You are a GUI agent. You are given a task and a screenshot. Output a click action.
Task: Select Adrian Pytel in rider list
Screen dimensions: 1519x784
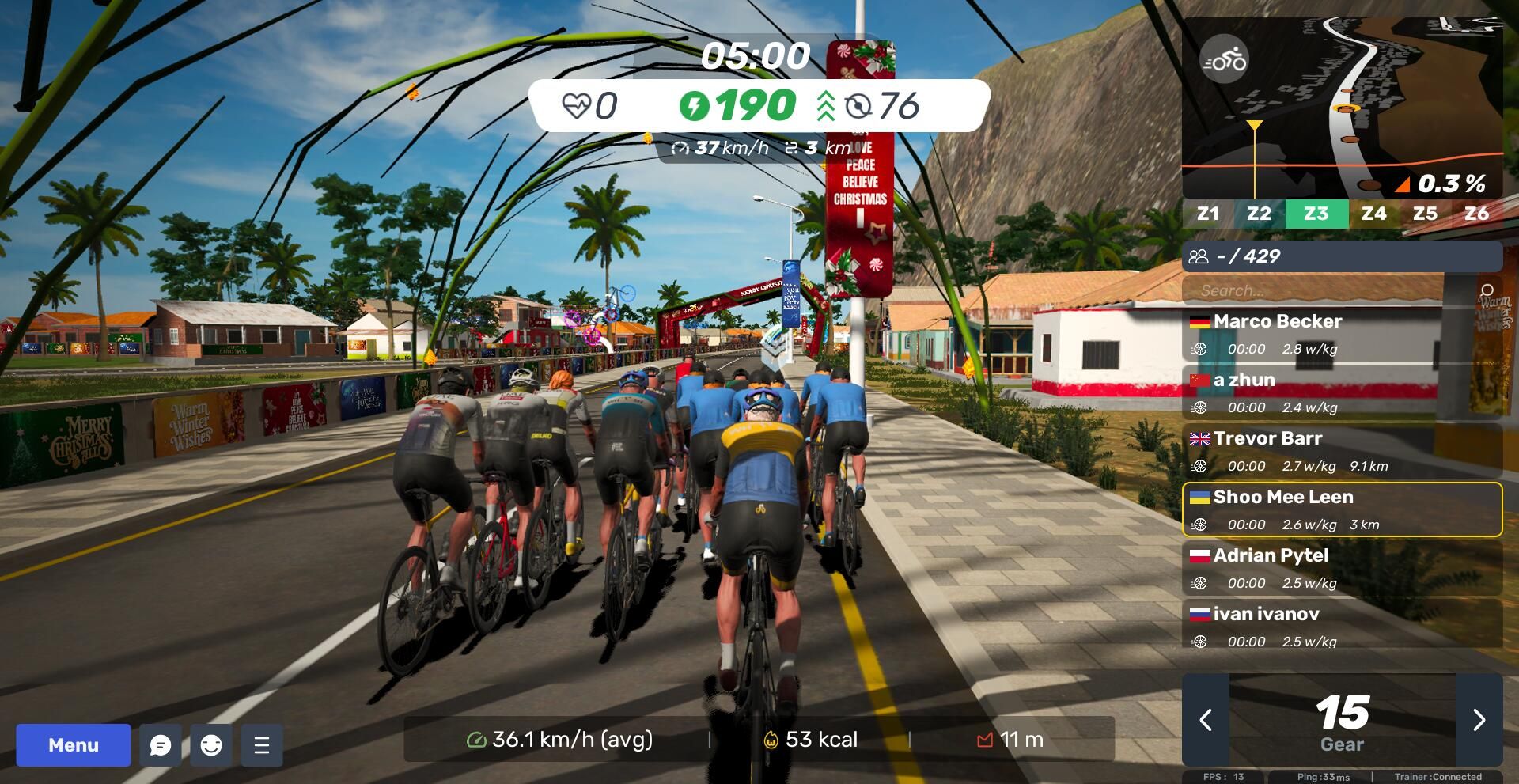(1342, 568)
